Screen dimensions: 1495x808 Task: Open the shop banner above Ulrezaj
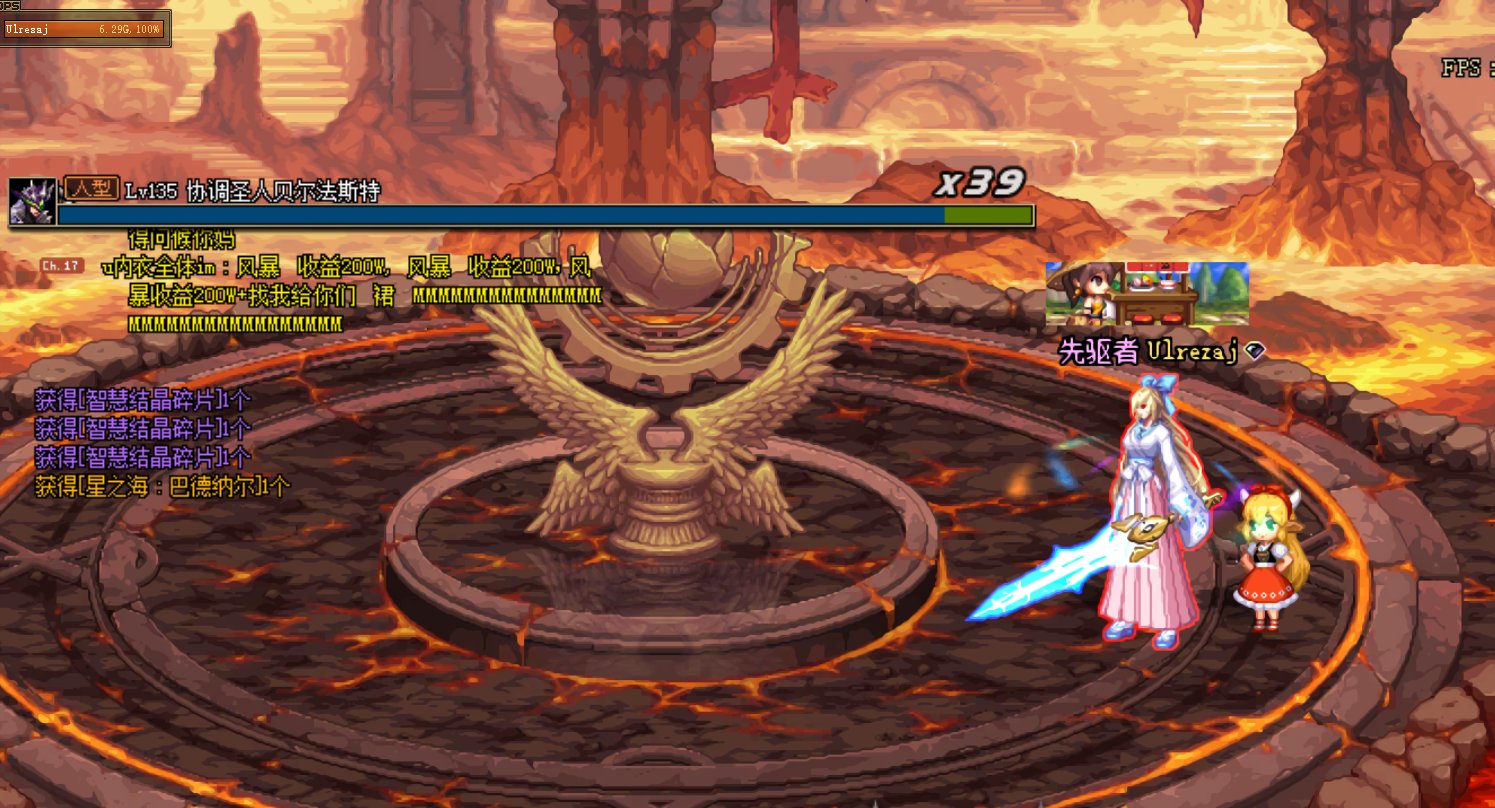[x=1146, y=294]
